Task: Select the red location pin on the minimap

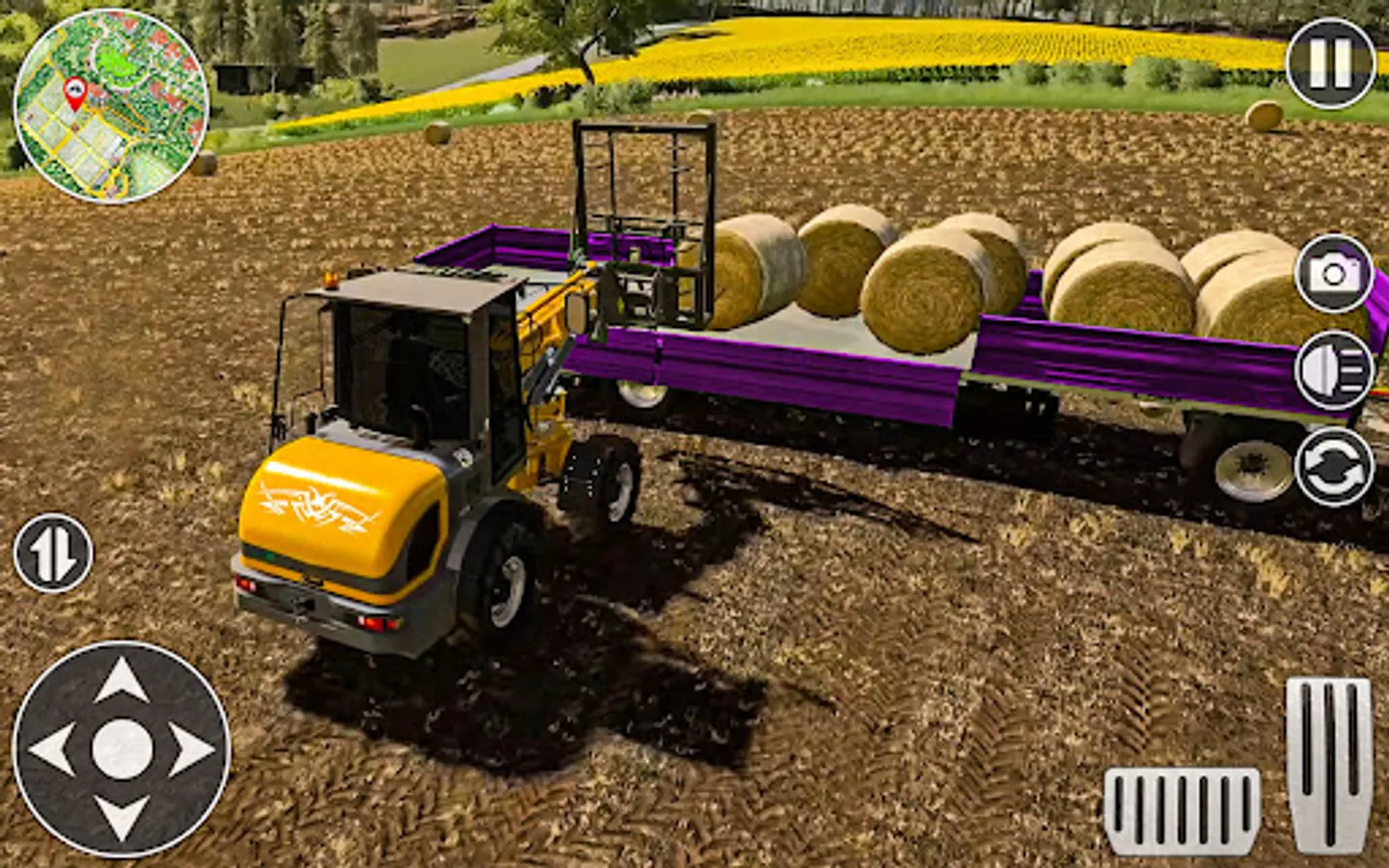Action: pyautogui.click(x=77, y=92)
